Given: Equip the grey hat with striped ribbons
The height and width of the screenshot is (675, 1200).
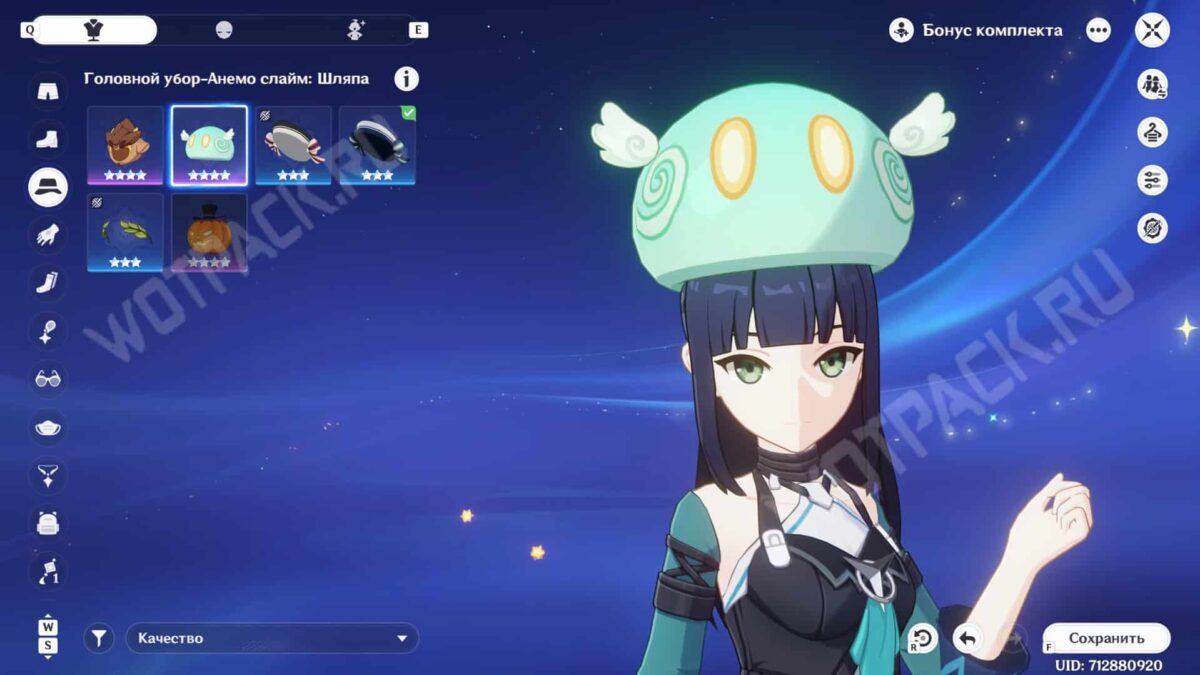Looking at the screenshot, I should [x=293, y=145].
